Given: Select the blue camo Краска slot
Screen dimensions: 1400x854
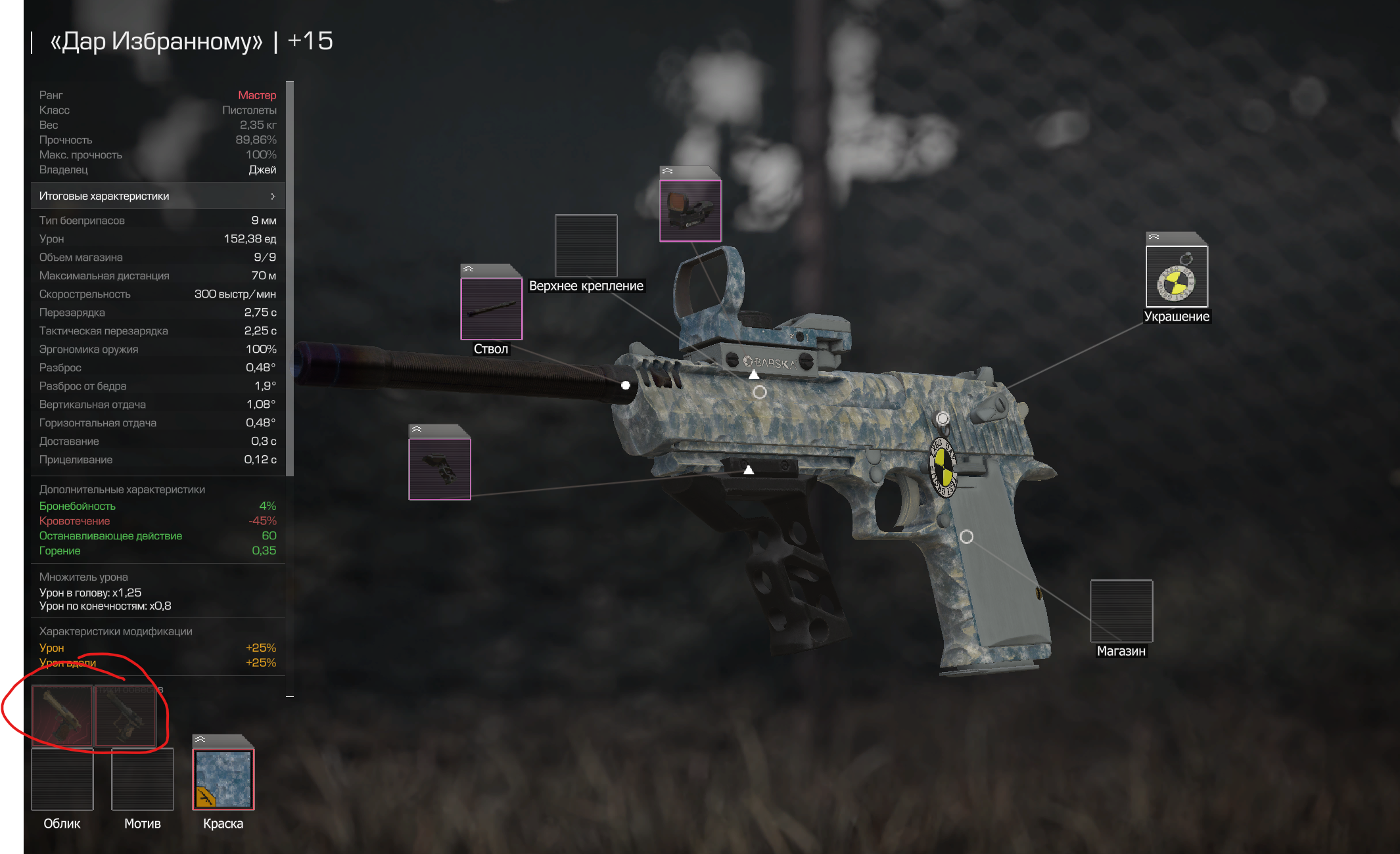Looking at the screenshot, I should pos(223,779).
